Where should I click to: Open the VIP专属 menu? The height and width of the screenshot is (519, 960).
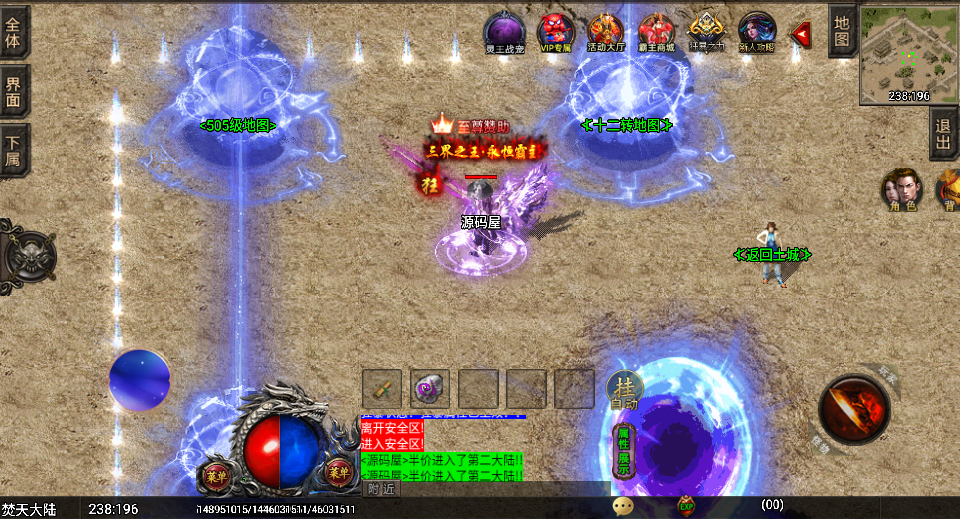pos(556,32)
